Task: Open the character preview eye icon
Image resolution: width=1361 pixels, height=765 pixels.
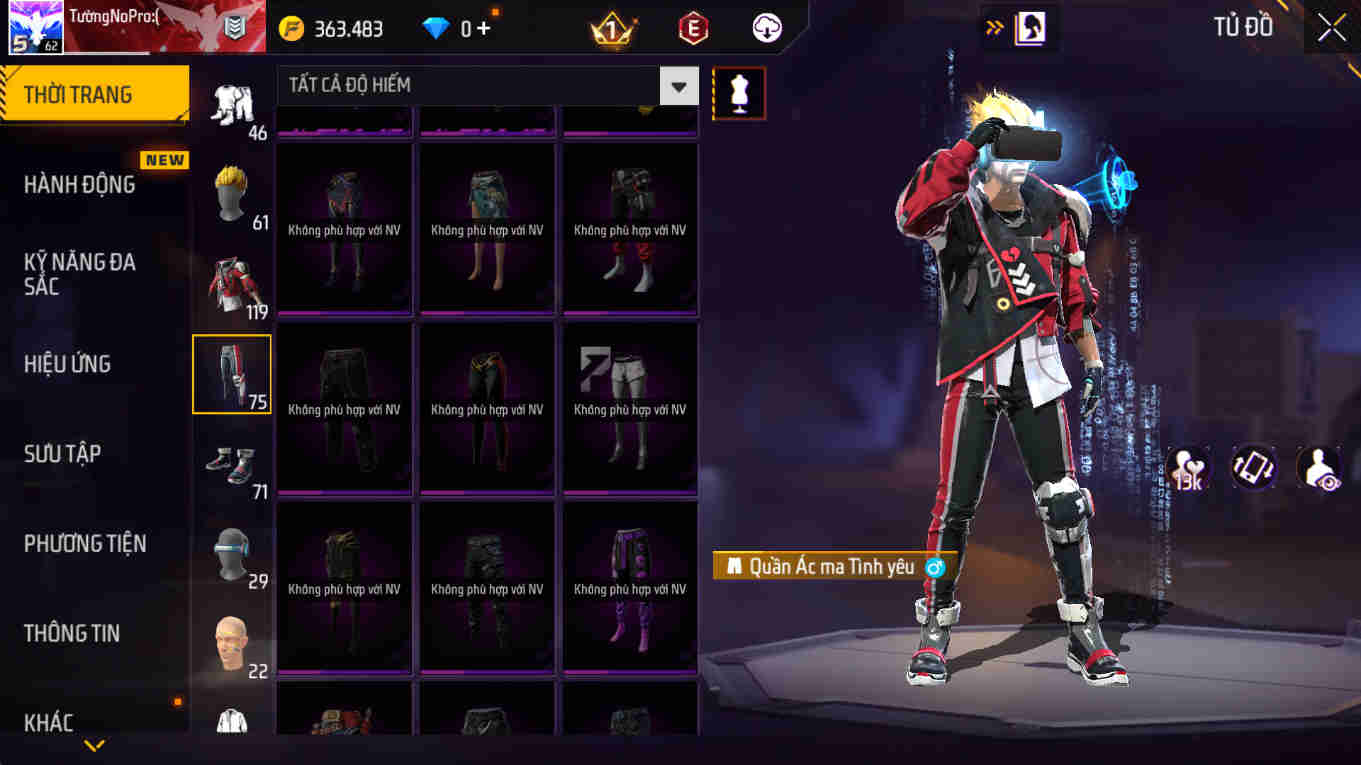Action: click(1318, 466)
